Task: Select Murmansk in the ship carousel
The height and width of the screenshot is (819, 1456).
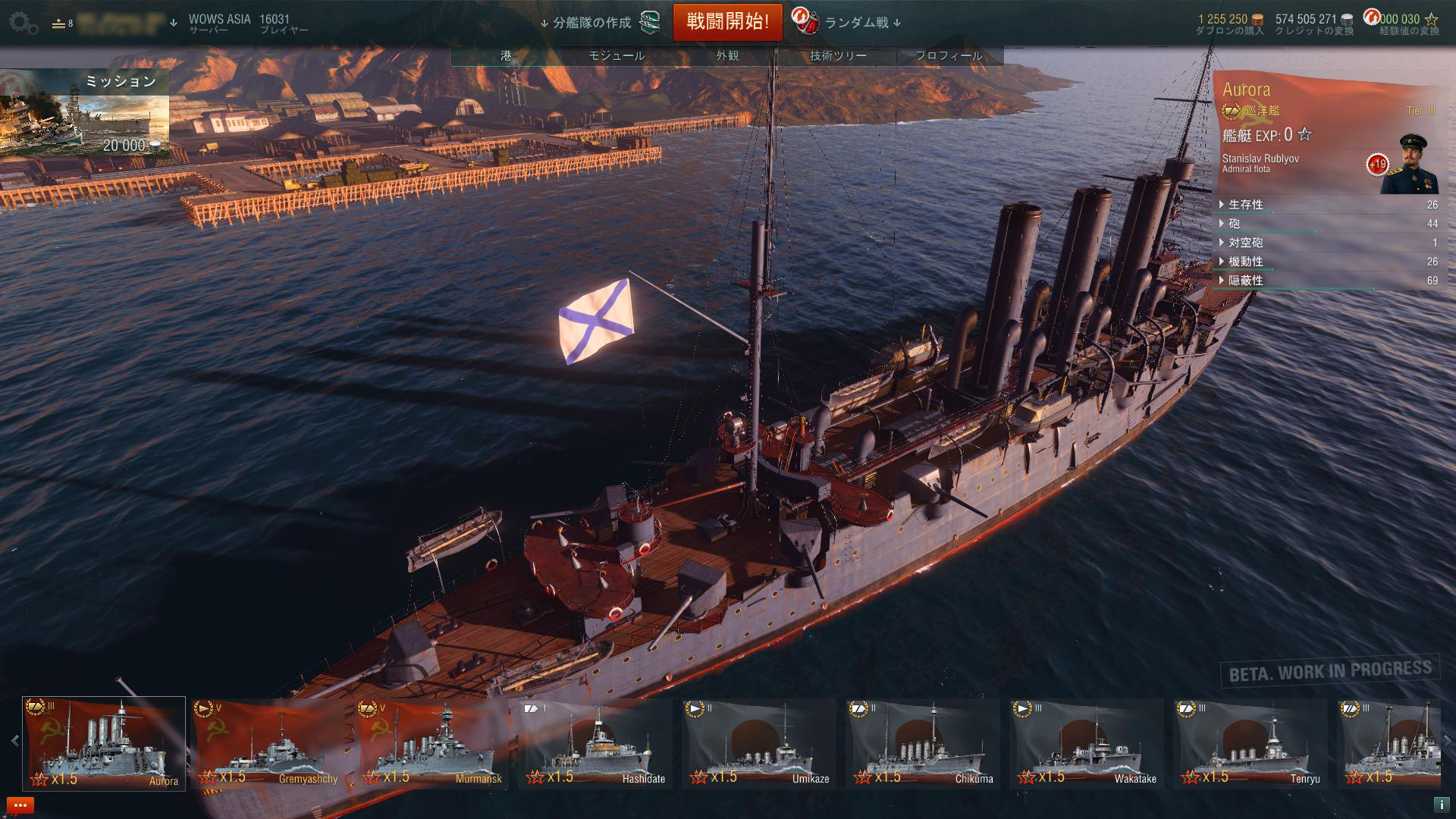Action: tap(431, 743)
